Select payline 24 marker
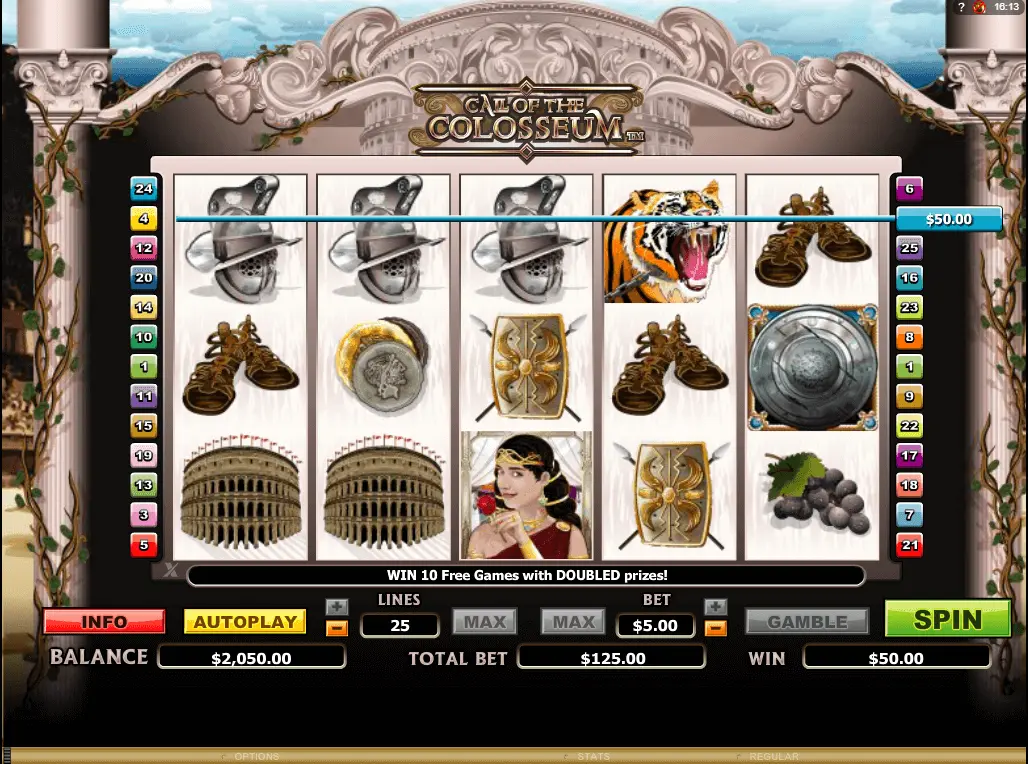The height and width of the screenshot is (764, 1028). 144,188
